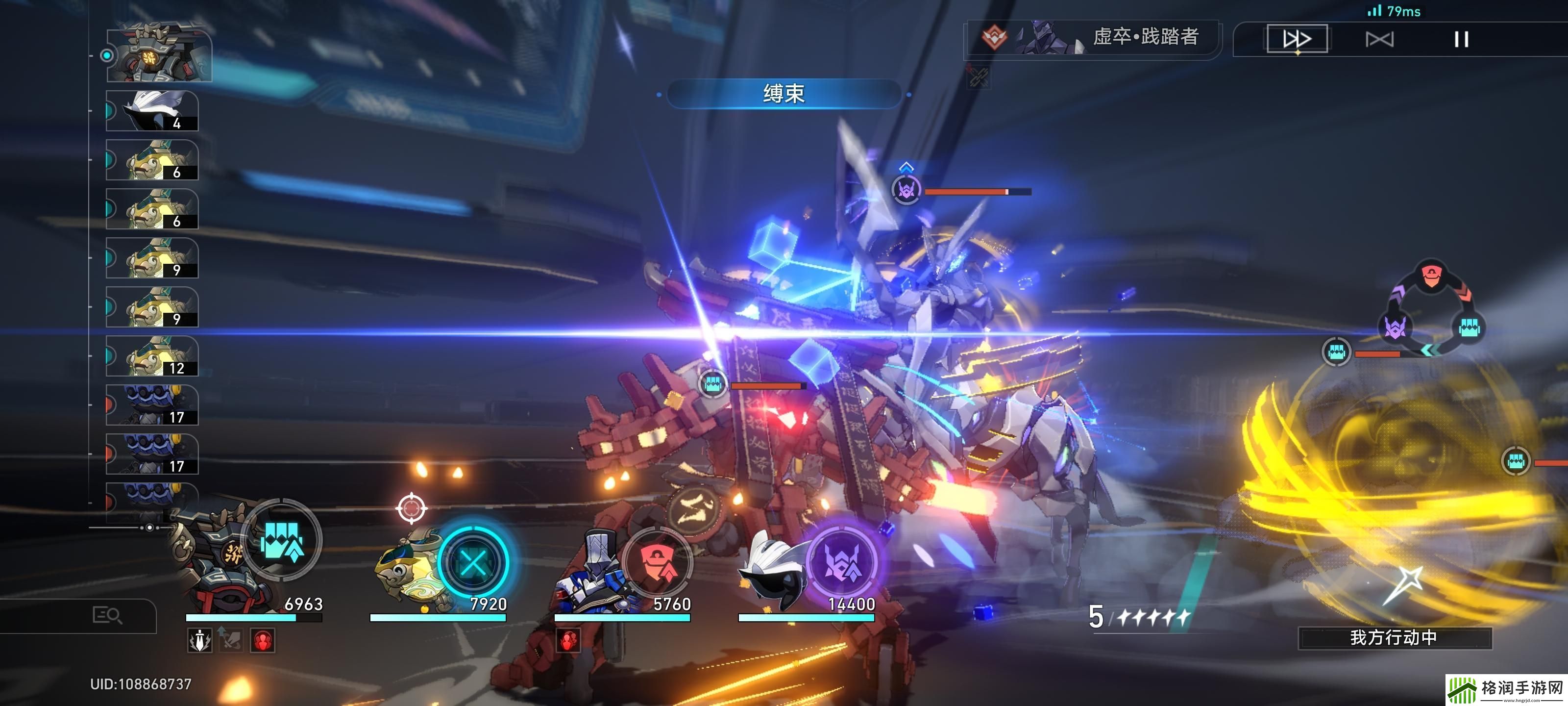The image size is (1568, 706).
Task: Select the white-haired turn order entry numbered 4
Action: [152, 111]
